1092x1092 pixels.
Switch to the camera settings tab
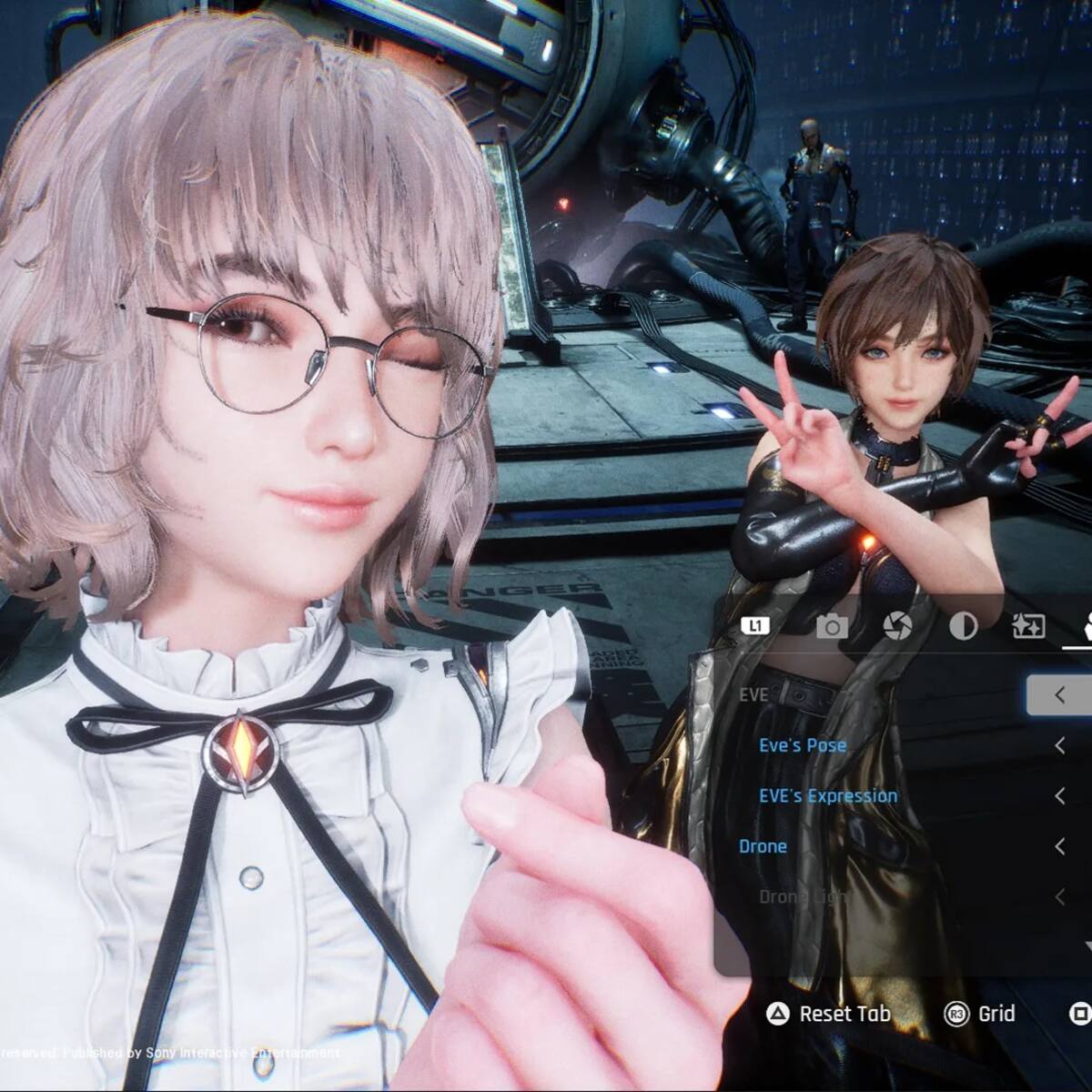832,626
